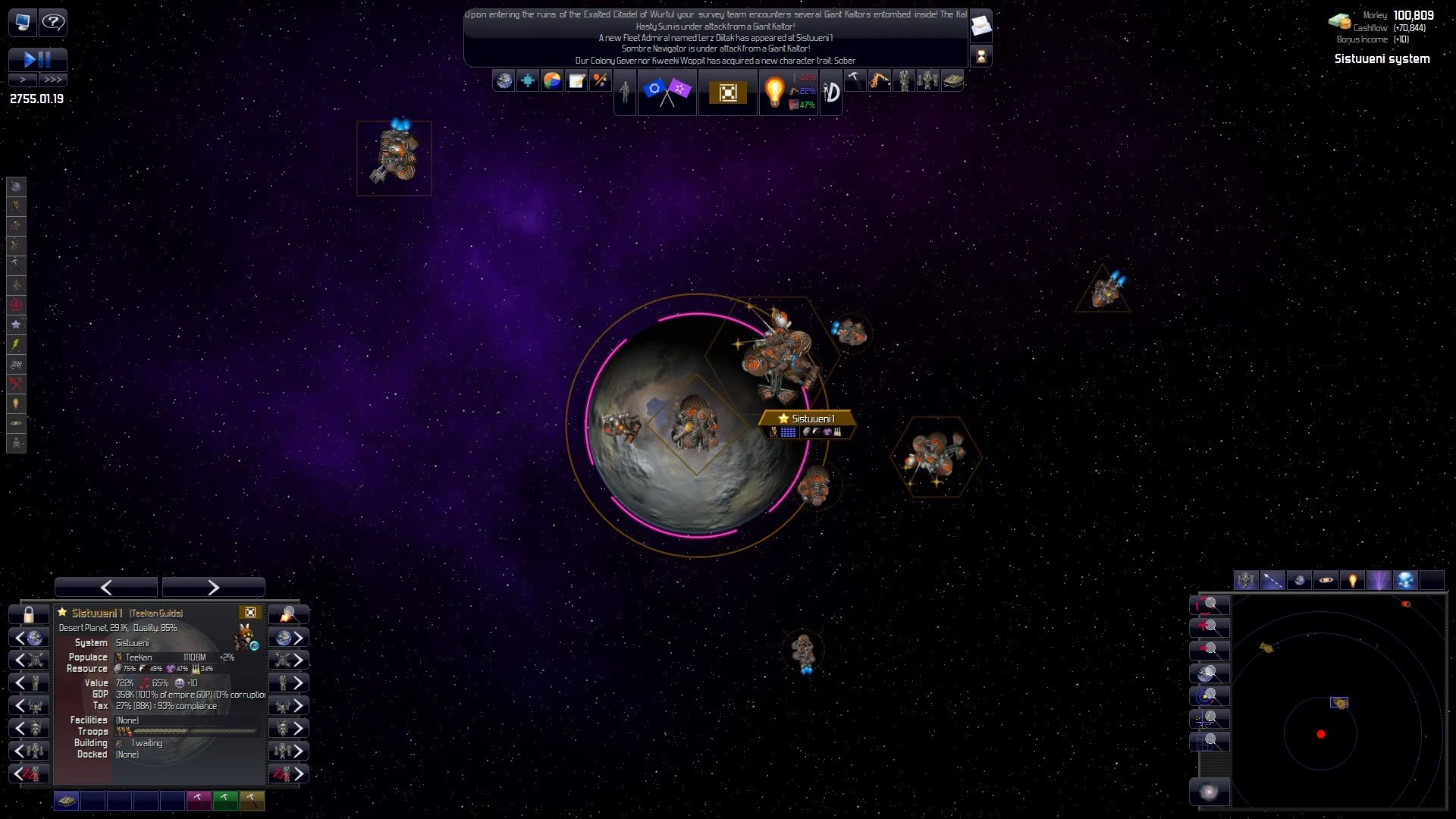Open the empire summary pie chart icon
Viewport: 1456px width, 819px height.
[551, 80]
